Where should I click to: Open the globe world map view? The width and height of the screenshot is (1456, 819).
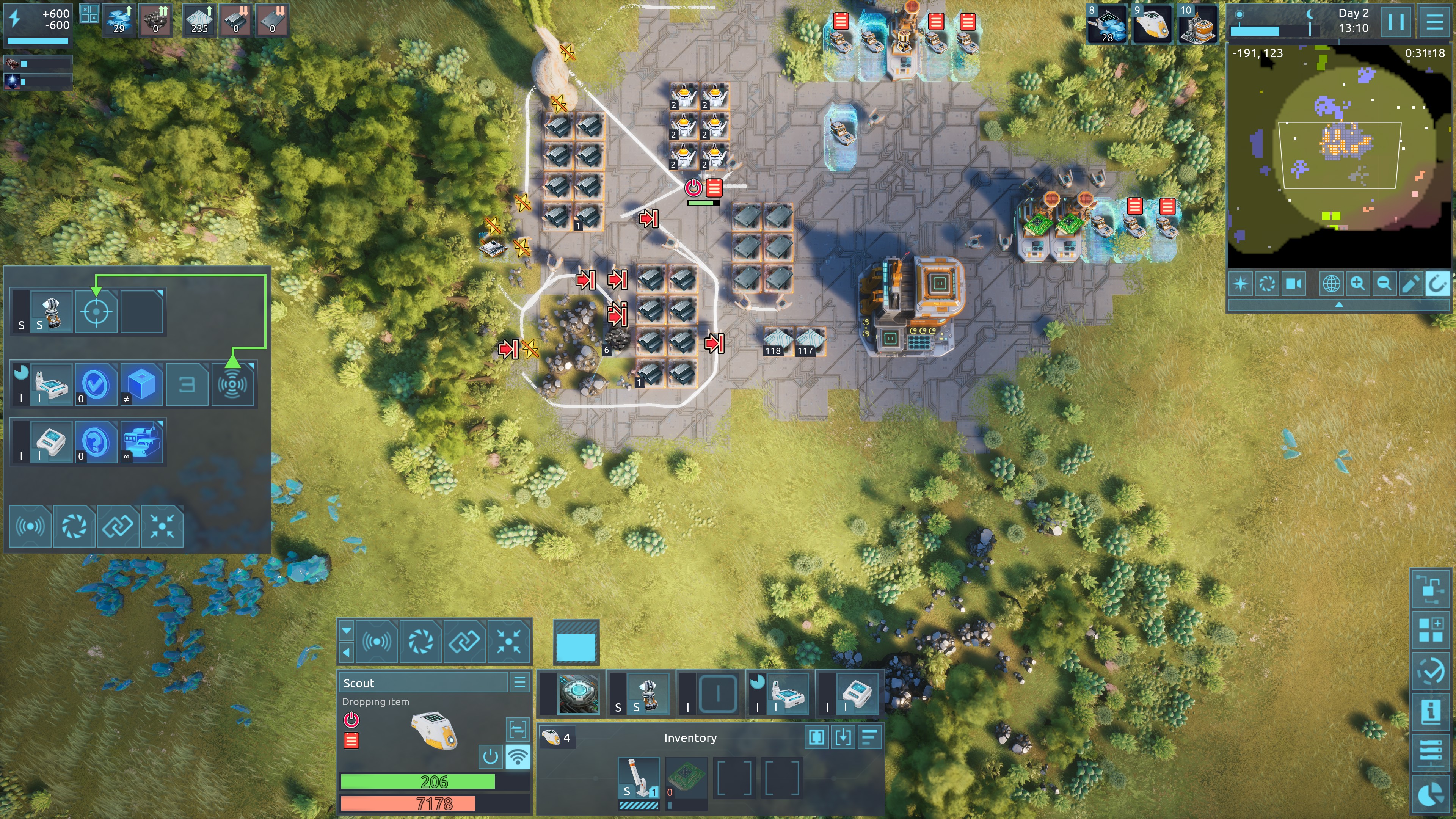click(1330, 283)
